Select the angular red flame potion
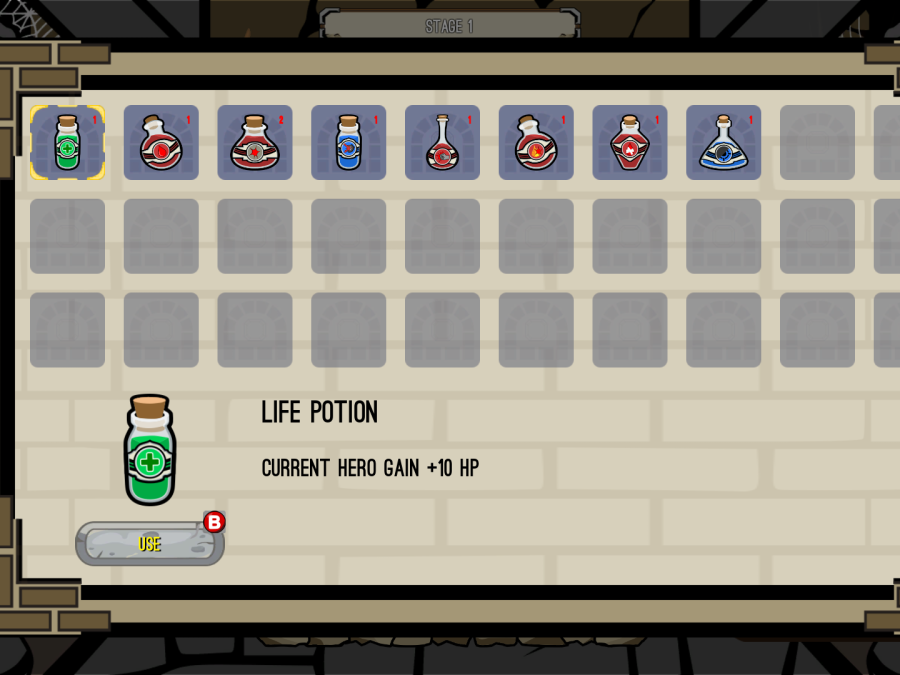This screenshot has height=675, width=900. click(x=630, y=143)
